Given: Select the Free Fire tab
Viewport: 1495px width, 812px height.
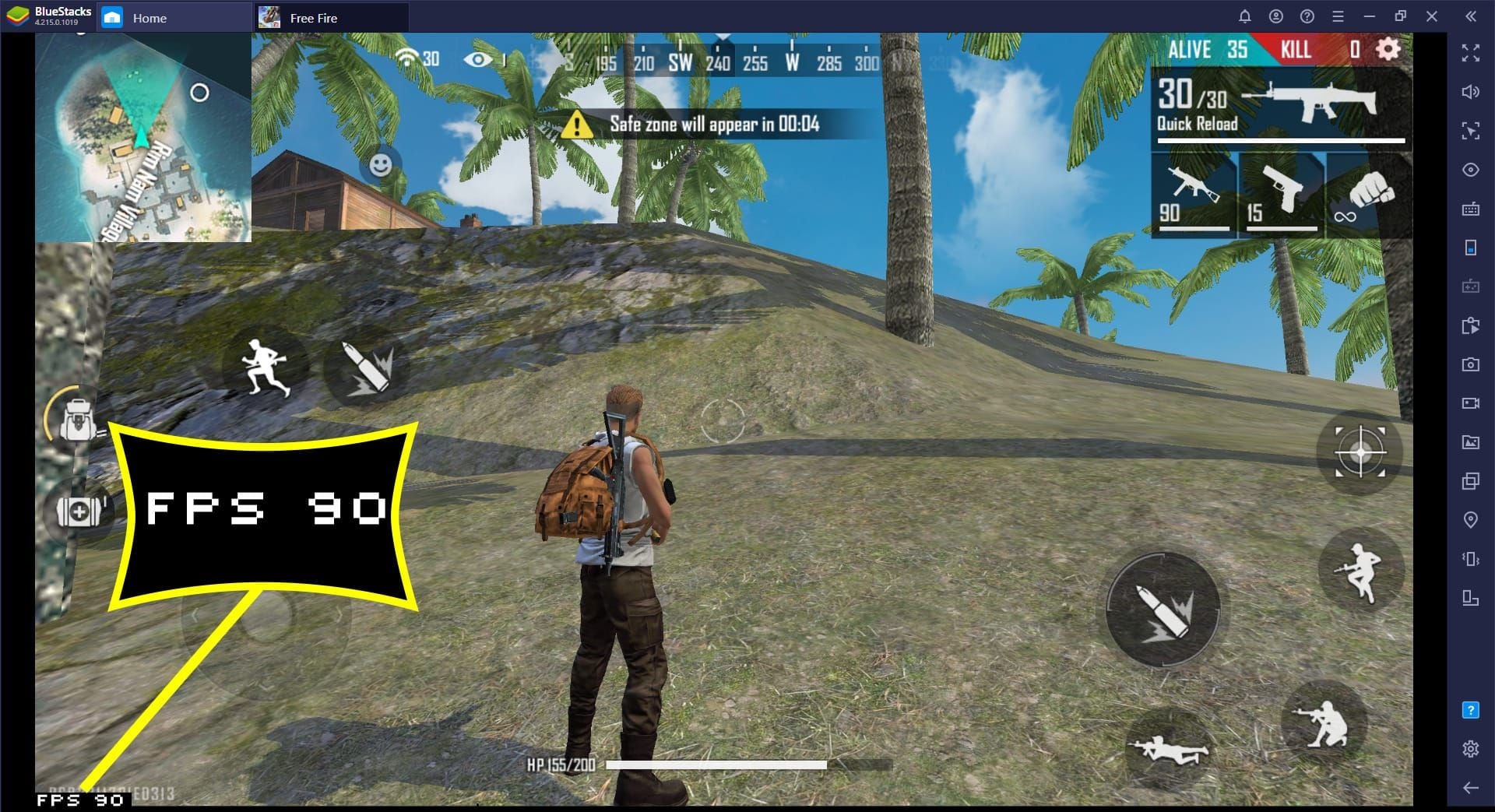Looking at the screenshot, I should coord(313,17).
